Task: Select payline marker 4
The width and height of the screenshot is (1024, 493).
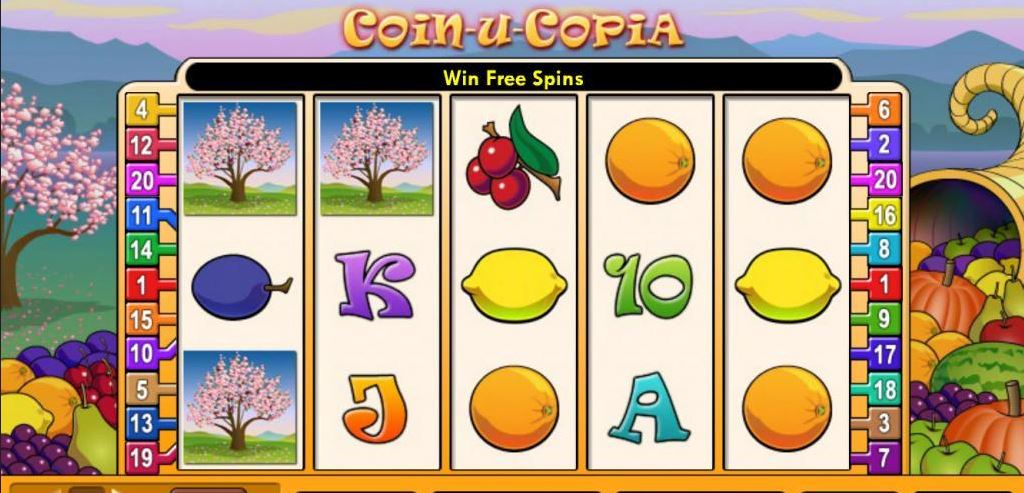Action: point(141,110)
